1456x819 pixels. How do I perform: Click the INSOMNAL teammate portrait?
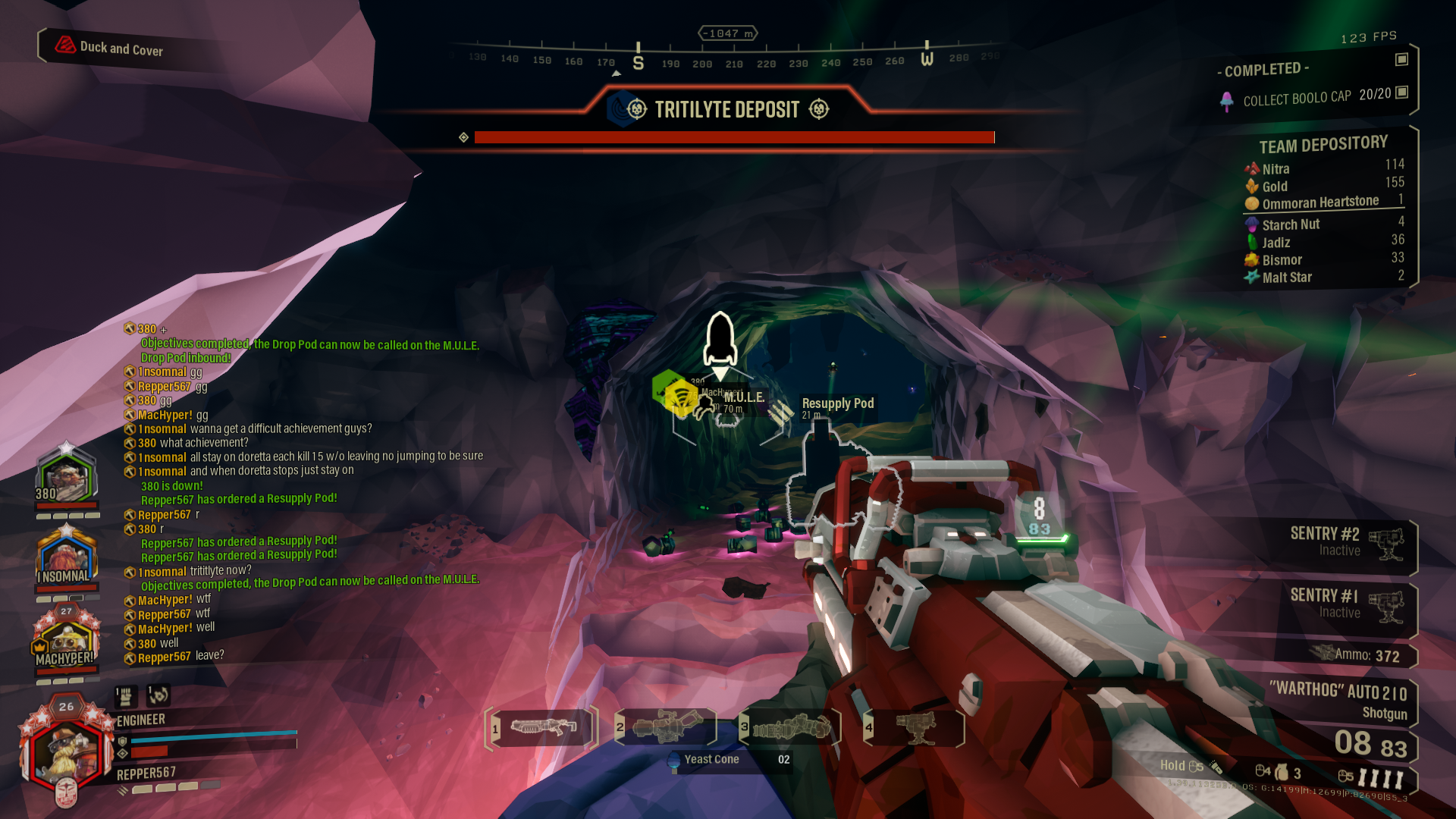click(x=67, y=557)
